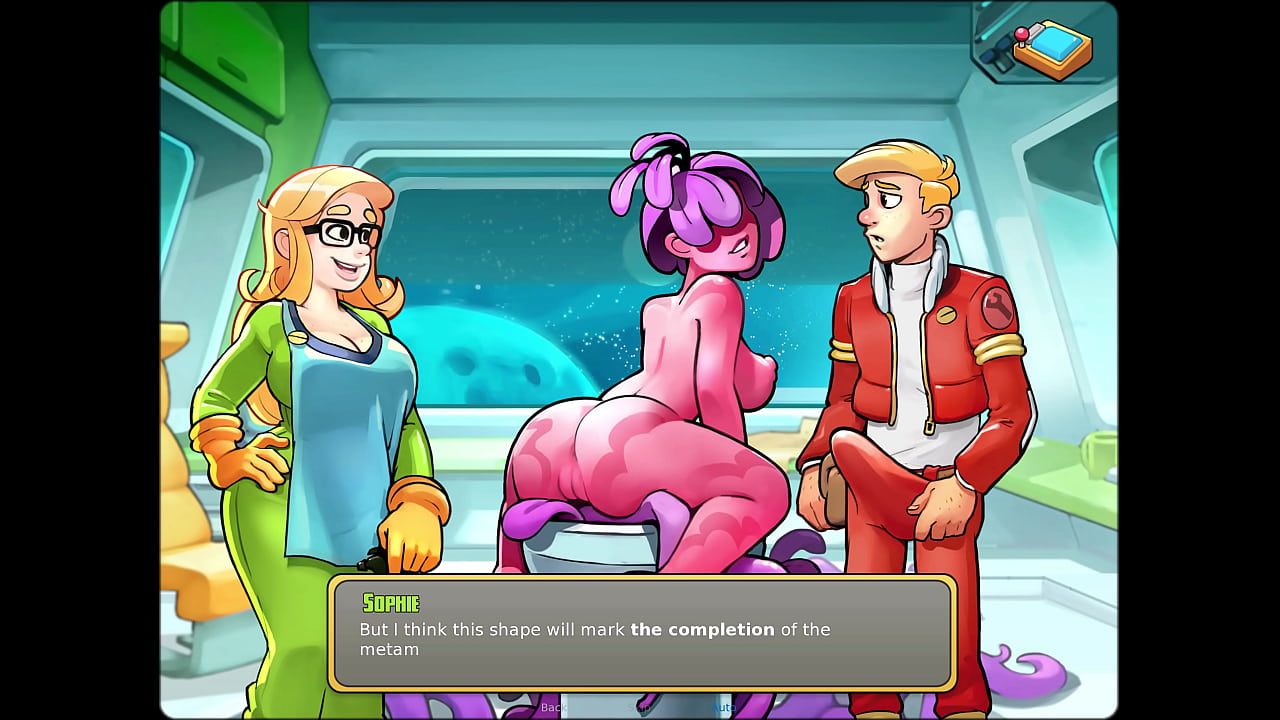Image resolution: width=1280 pixels, height=720 pixels.
Task: Click the red joystick ball on the console
Action: click(x=1021, y=33)
